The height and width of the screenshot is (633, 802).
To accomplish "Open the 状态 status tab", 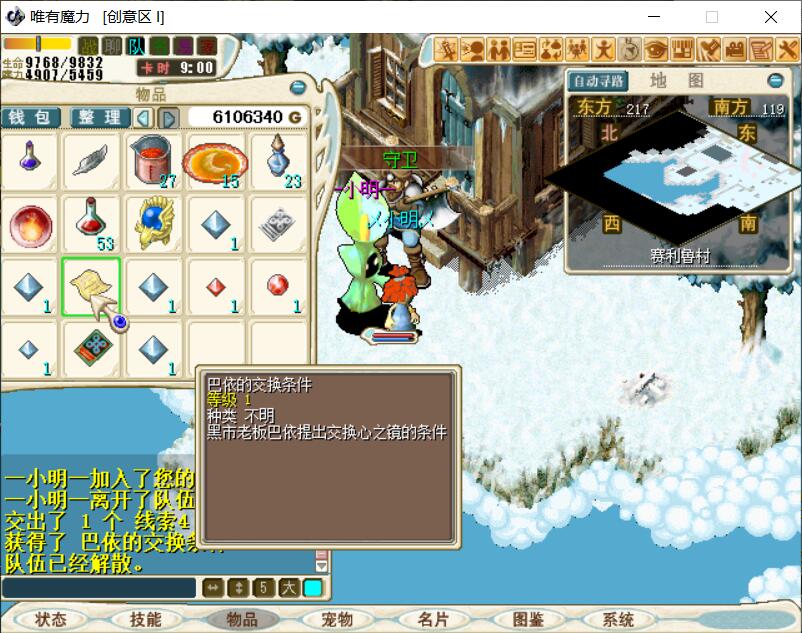I will (x=50, y=620).
